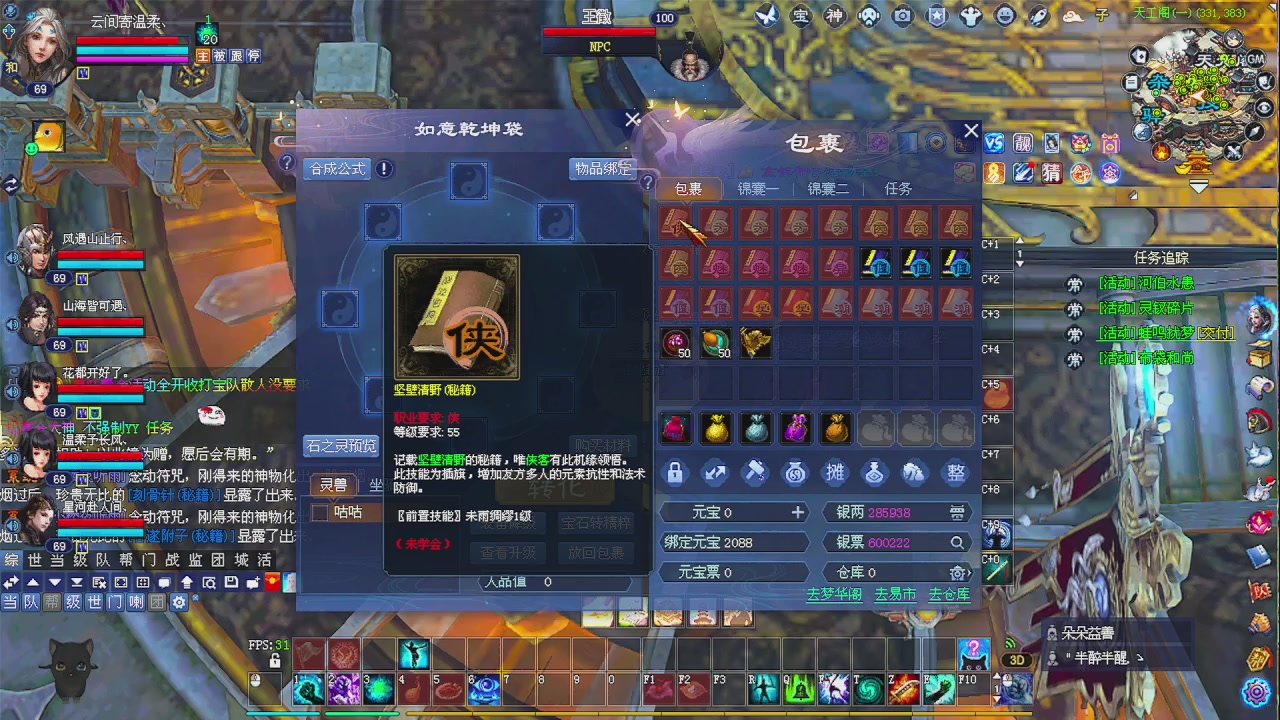Image resolution: width=1280 pixels, height=720 pixels.
Task: Click the coin pouch icon in the bag toolbar
Action: pyautogui.click(x=795, y=473)
